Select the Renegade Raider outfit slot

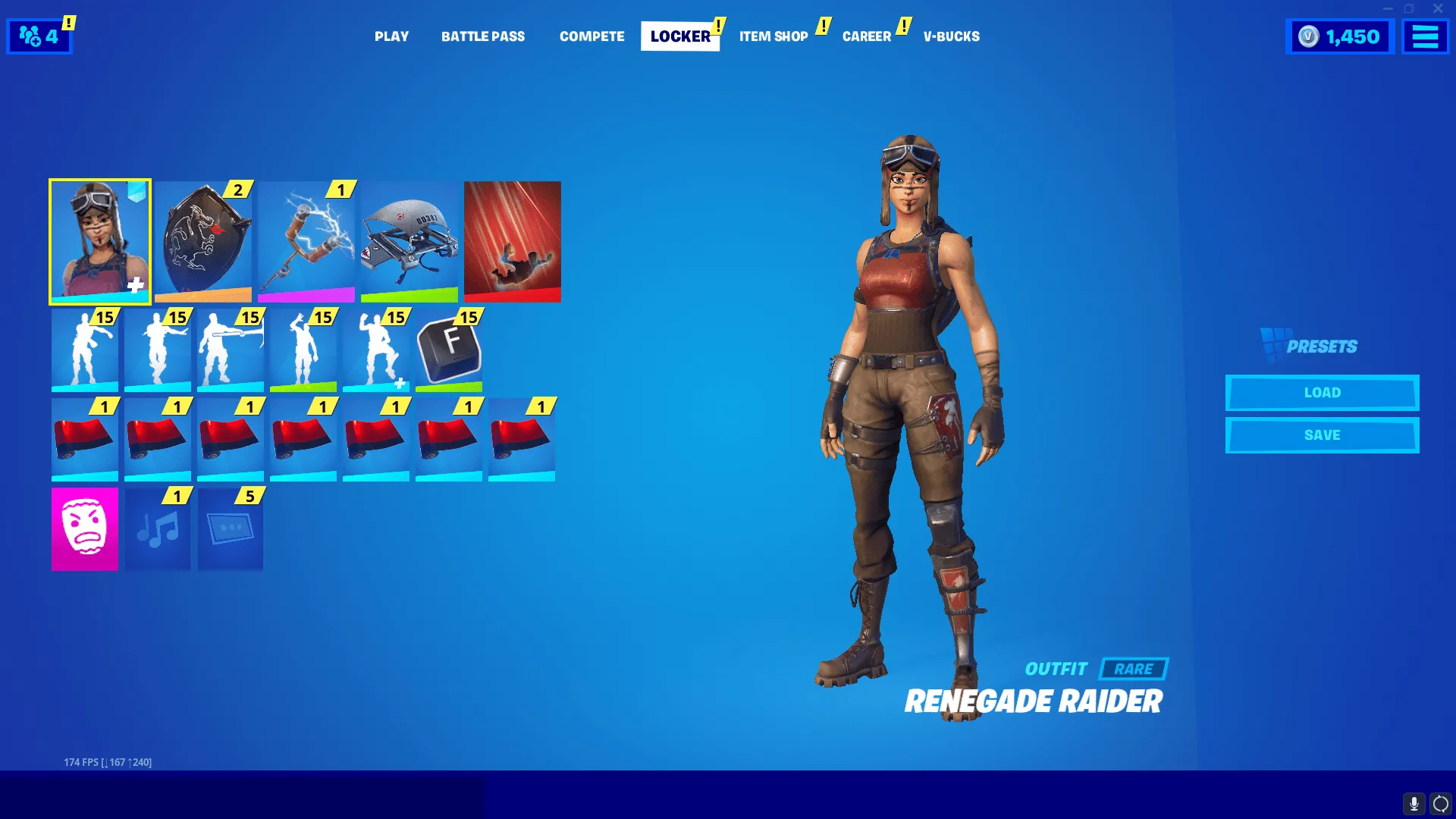point(100,241)
